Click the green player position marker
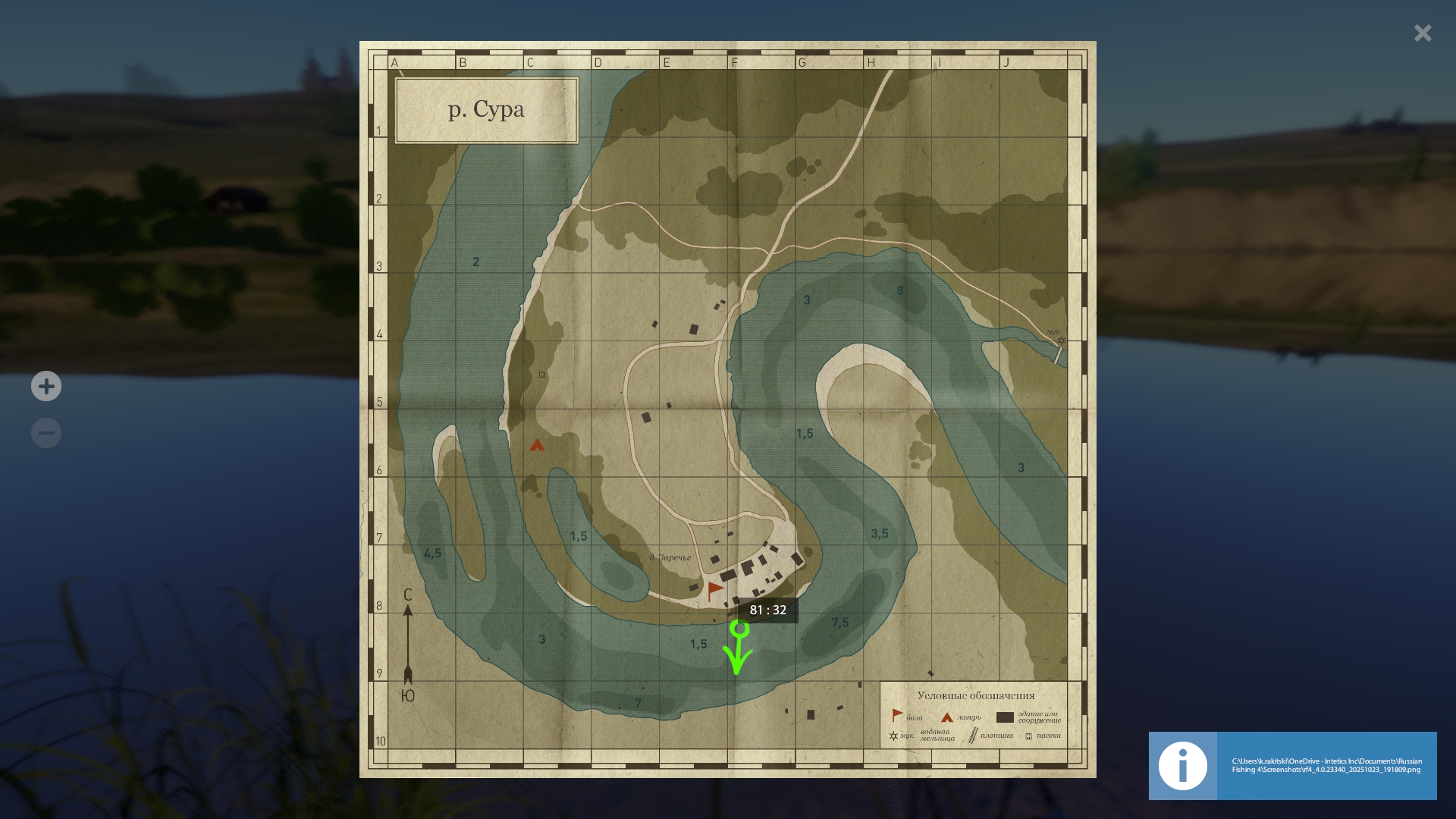This screenshot has height=819, width=1456. click(739, 629)
